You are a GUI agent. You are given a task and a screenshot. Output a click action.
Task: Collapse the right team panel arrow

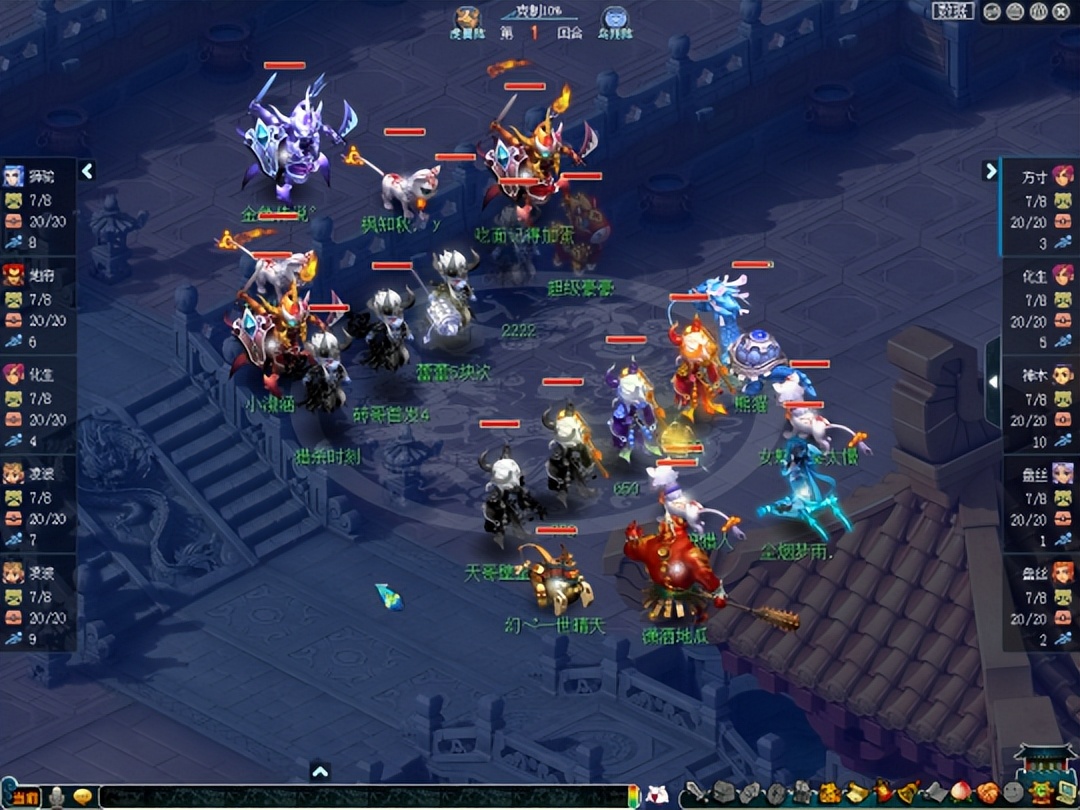coord(991,171)
